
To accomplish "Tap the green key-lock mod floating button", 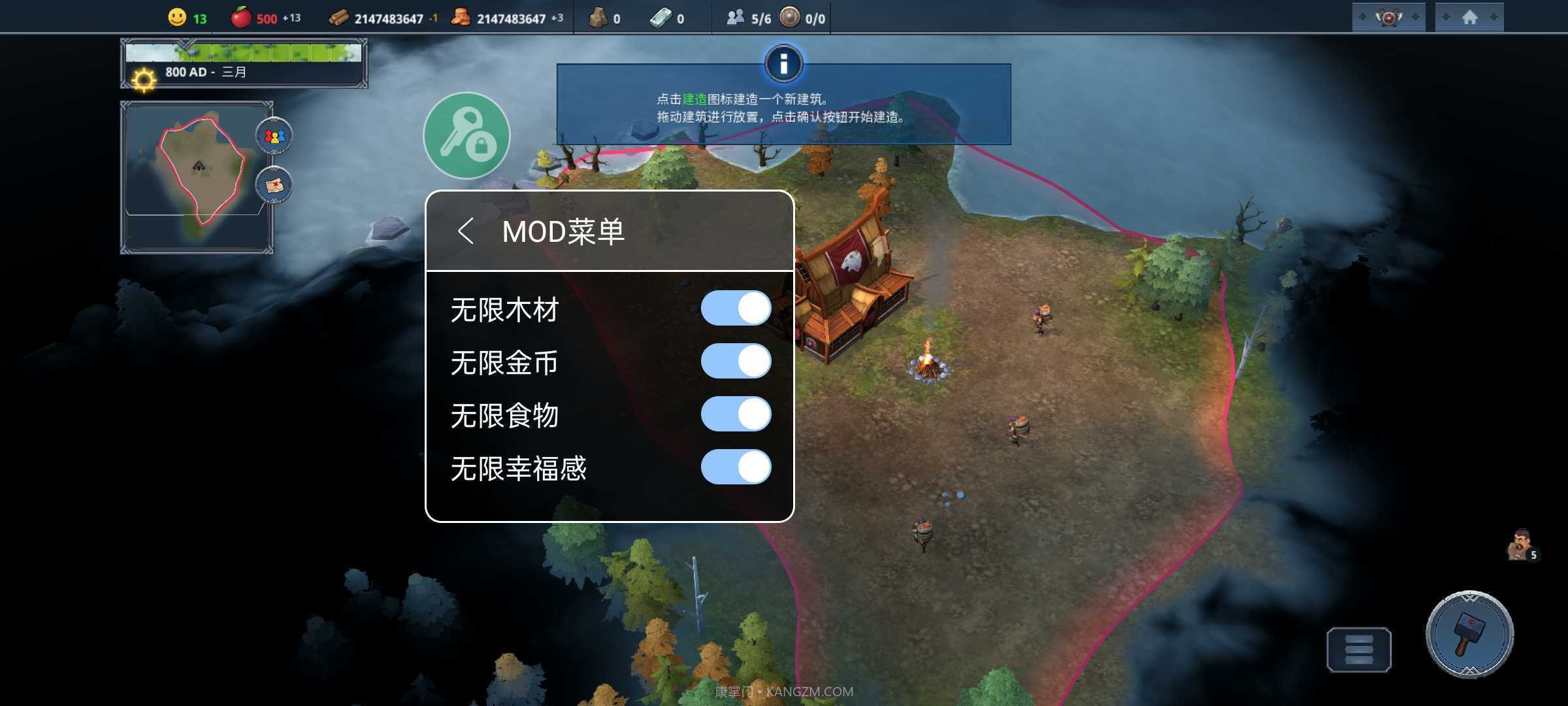I will coord(466,135).
